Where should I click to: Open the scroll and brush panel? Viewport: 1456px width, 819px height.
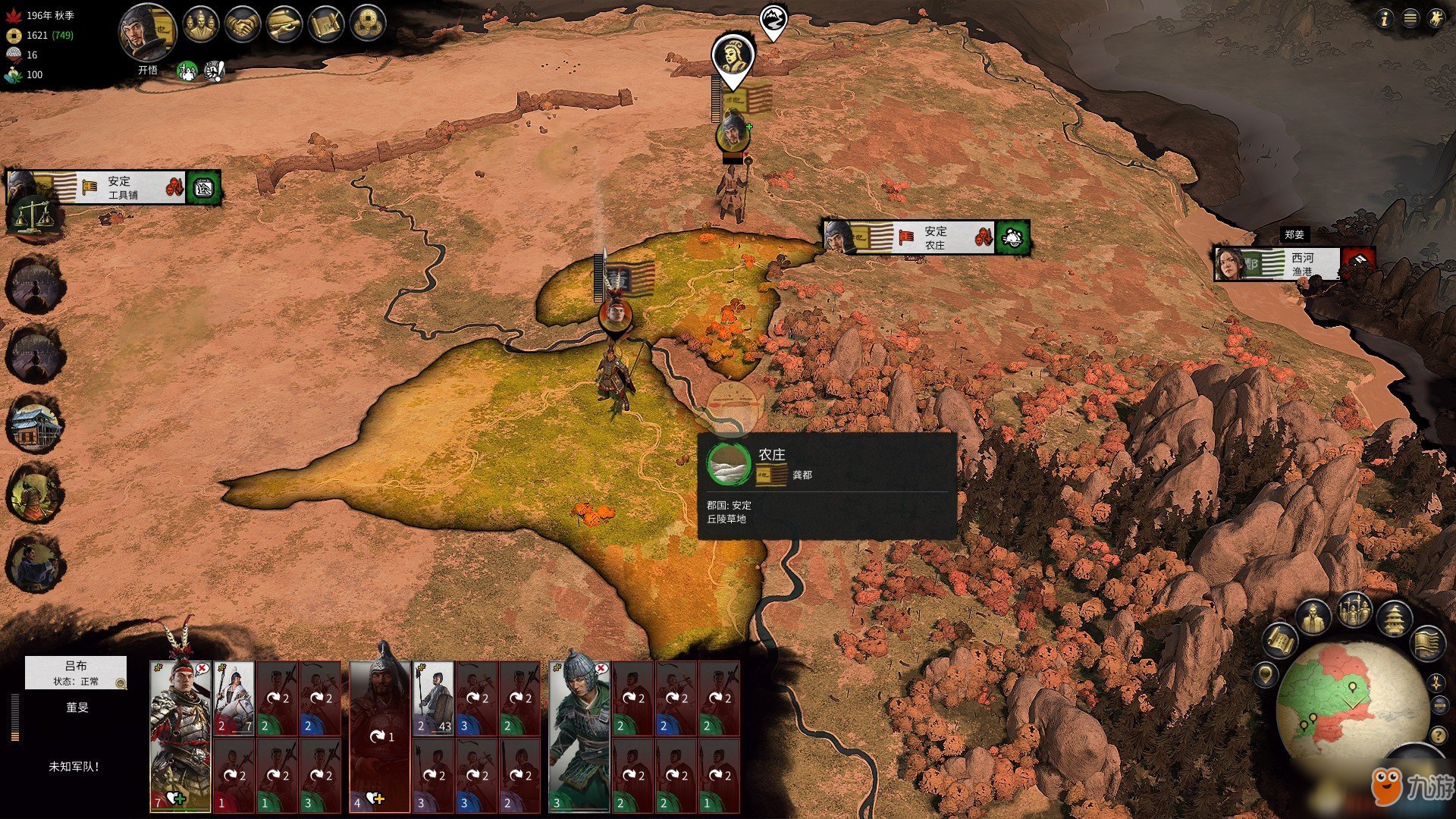click(x=327, y=25)
